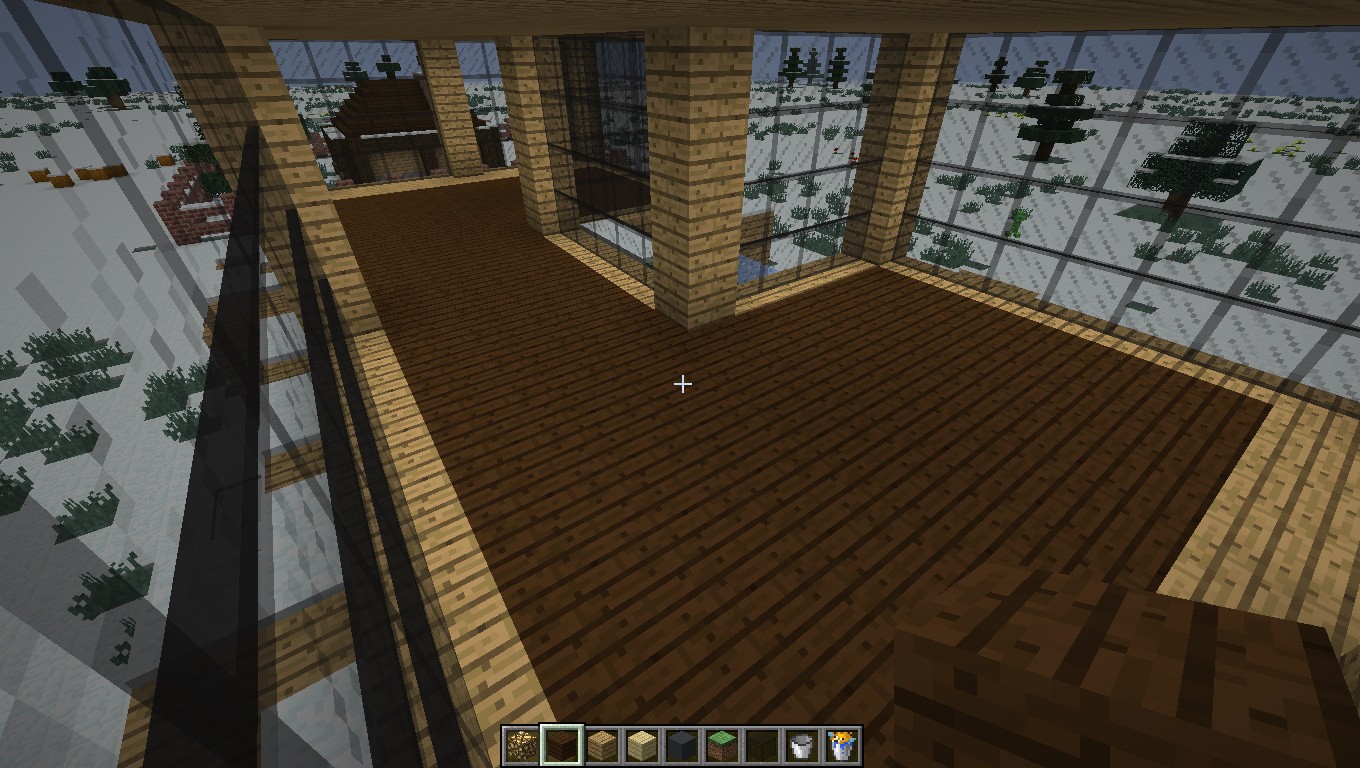
Task: Pick the oak planks hotbar slot
Action: pyautogui.click(x=602, y=745)
